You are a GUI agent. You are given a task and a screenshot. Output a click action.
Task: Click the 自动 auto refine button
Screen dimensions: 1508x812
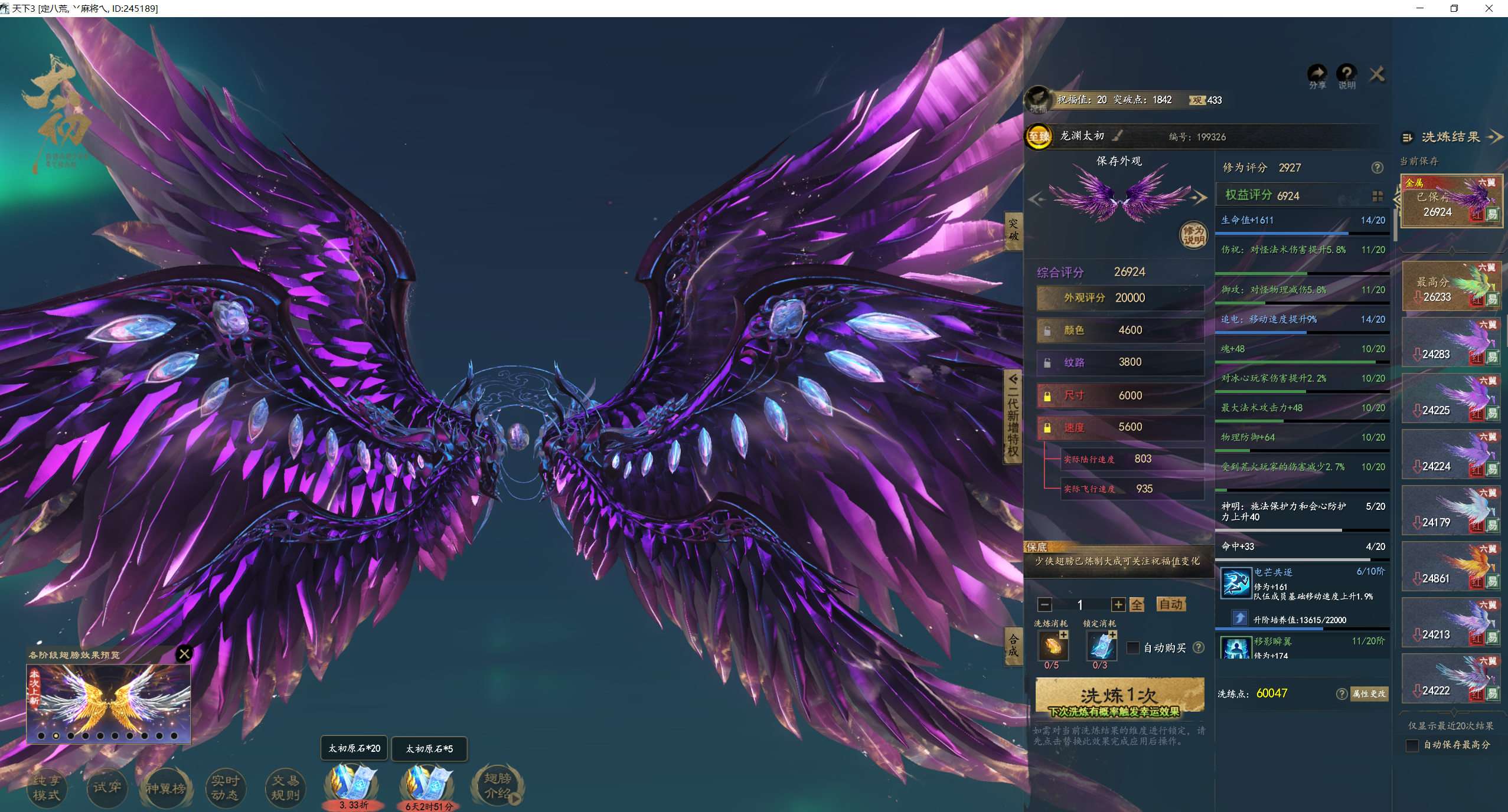1170,604
